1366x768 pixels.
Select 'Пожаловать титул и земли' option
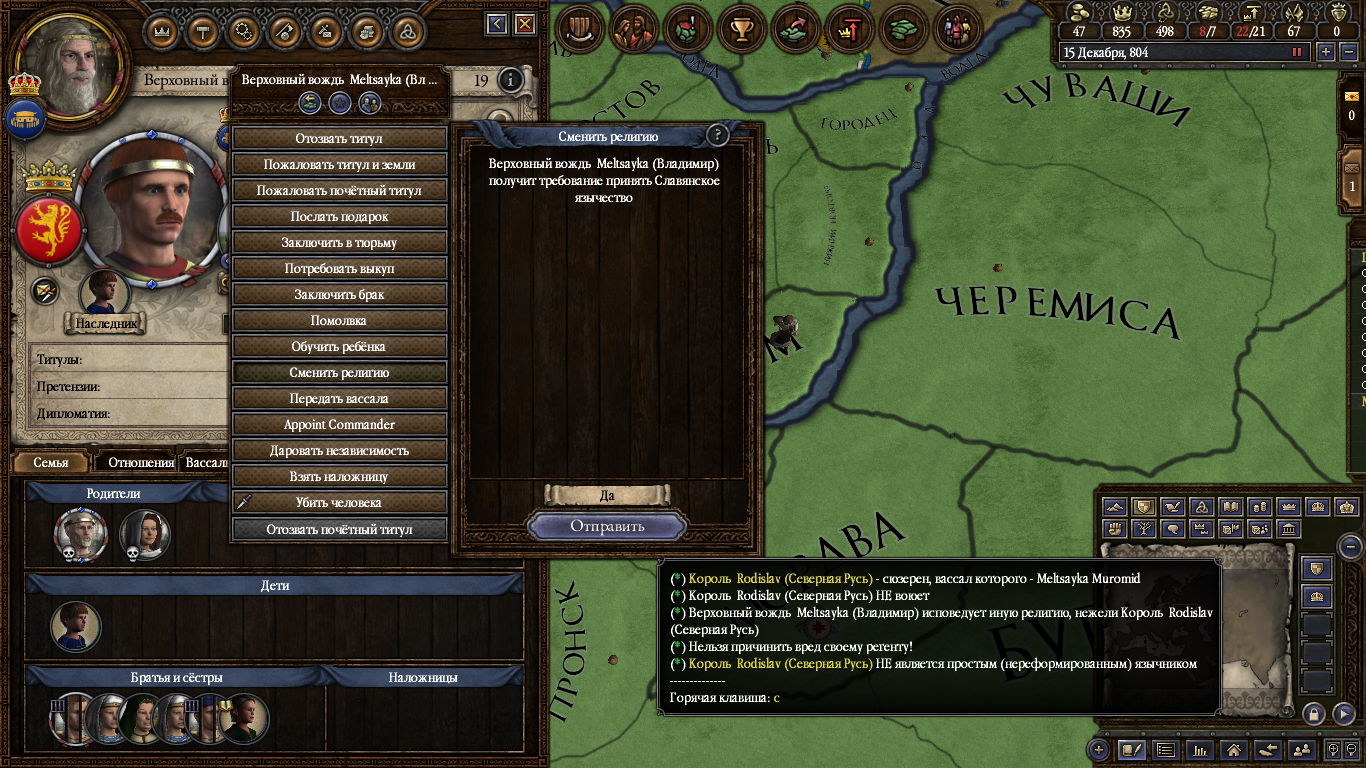point(339,164)
